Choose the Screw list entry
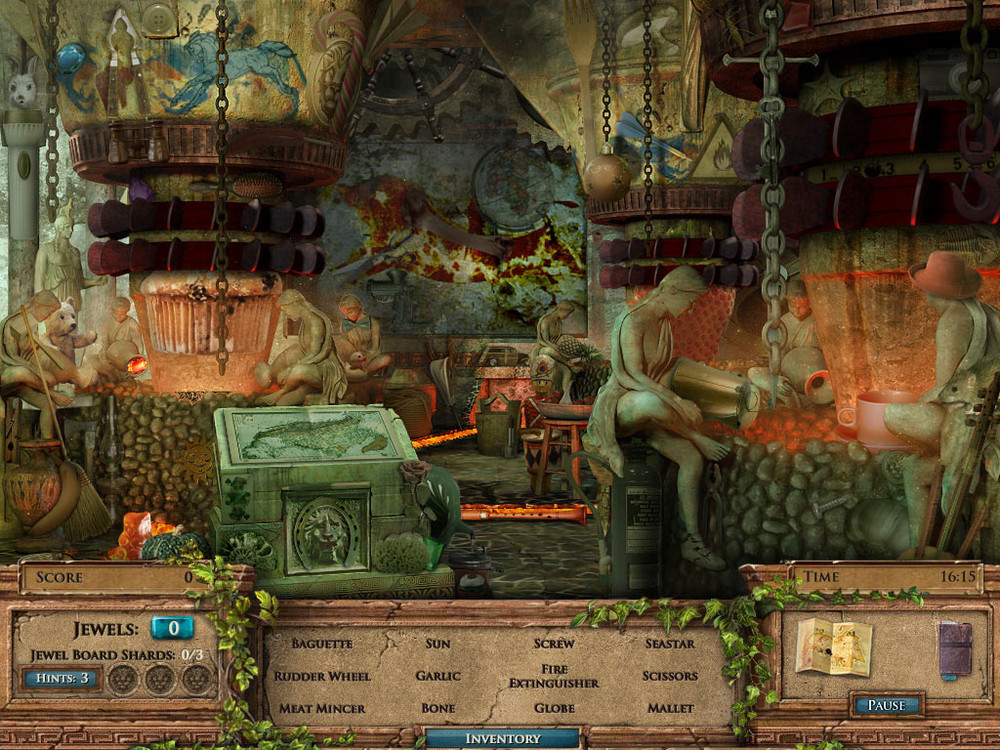Screen dimensions: 1000x750 554,643
